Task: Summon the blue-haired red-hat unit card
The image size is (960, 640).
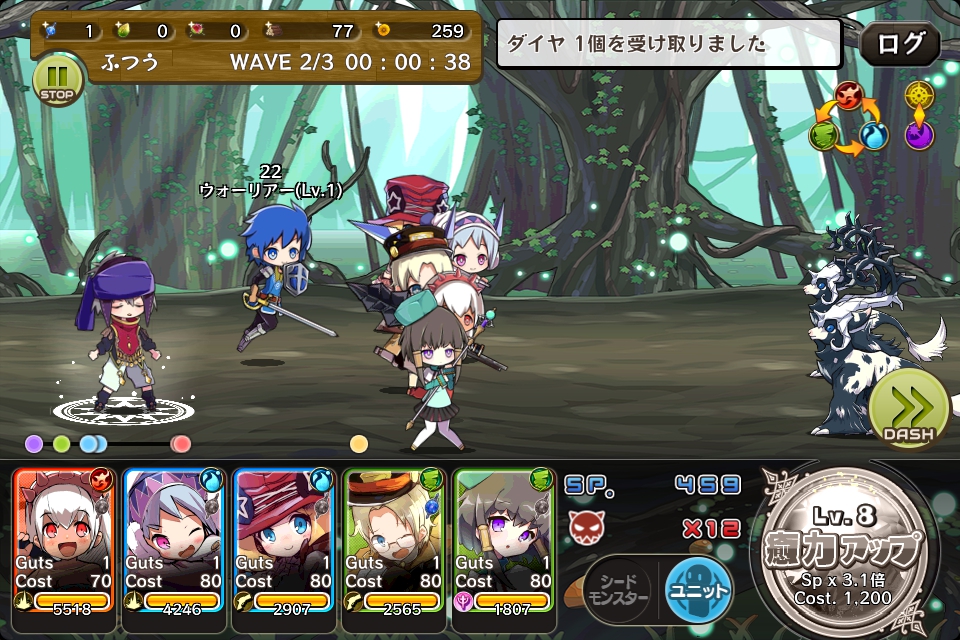Action: pyautogui.click(x=285, y=540)
